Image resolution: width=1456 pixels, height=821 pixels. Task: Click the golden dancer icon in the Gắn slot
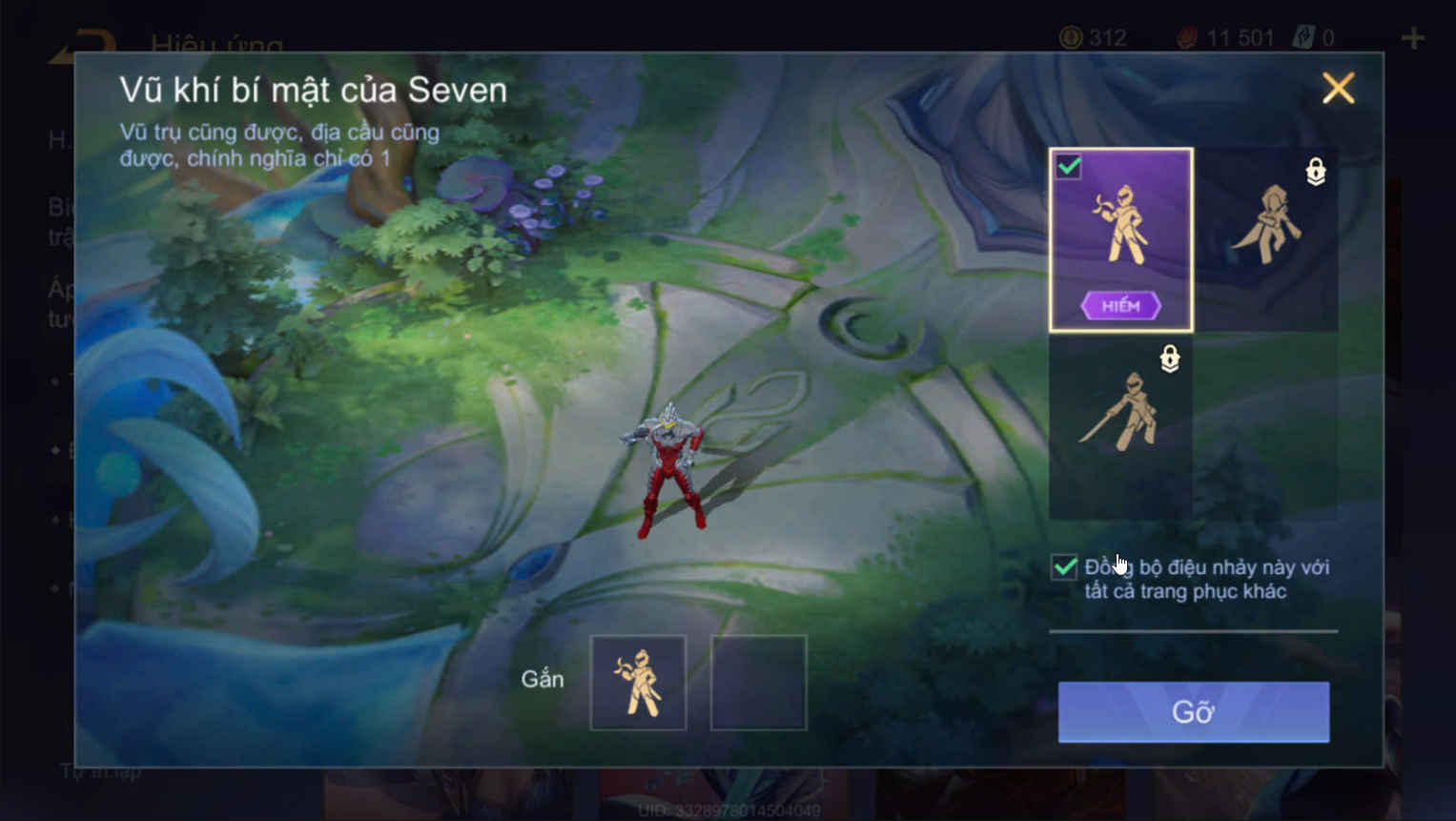click(639, 681)
